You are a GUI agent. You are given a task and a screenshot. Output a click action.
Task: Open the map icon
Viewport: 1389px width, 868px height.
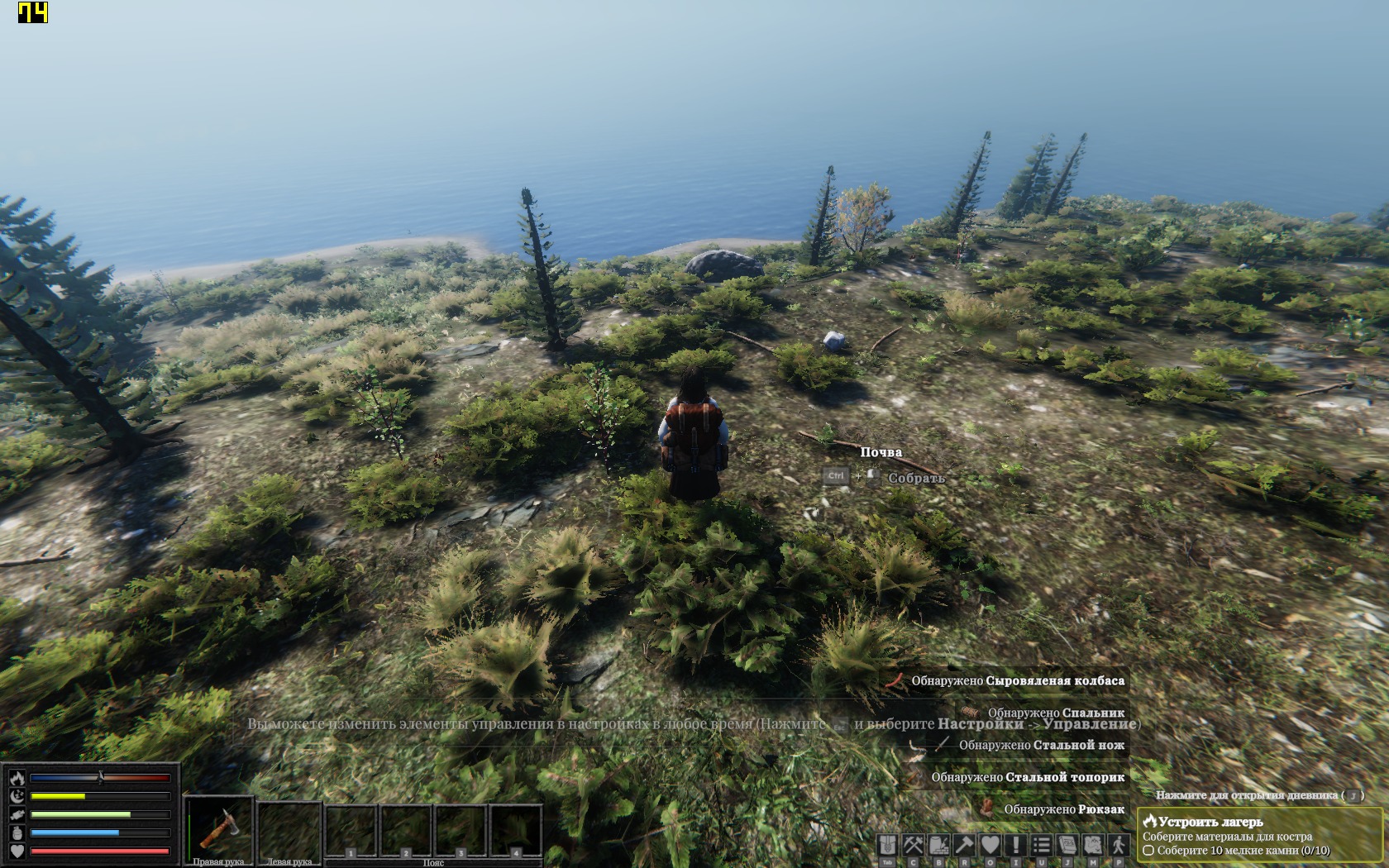[1093, 845]
